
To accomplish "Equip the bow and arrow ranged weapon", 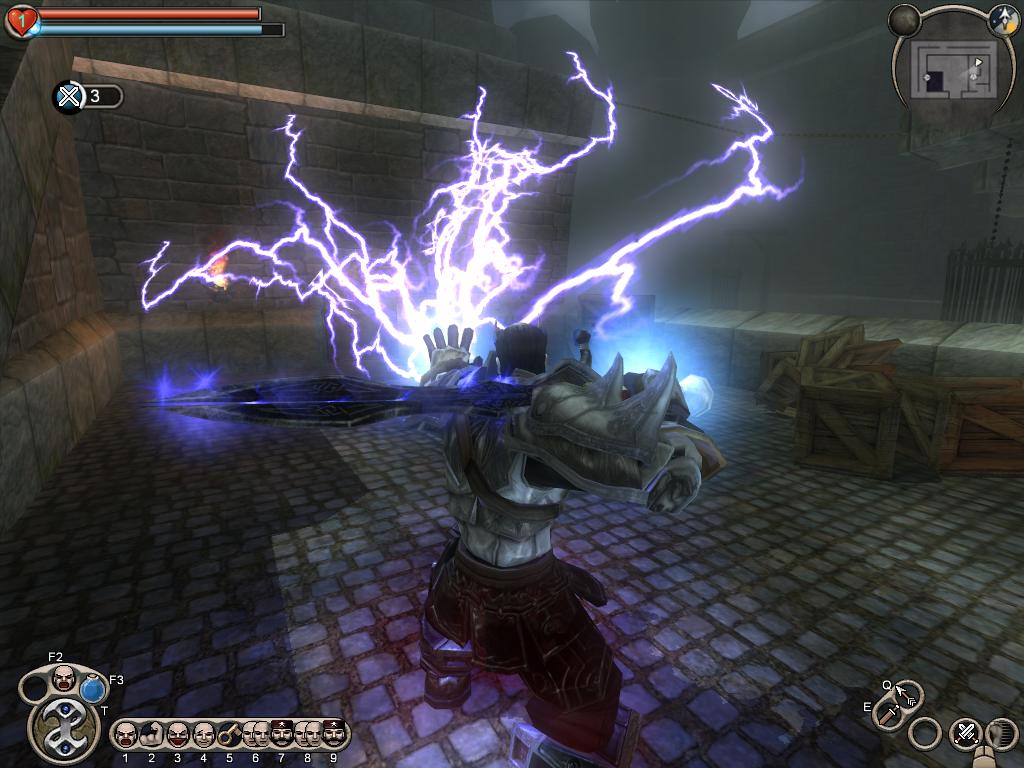I will coord(906,693).
